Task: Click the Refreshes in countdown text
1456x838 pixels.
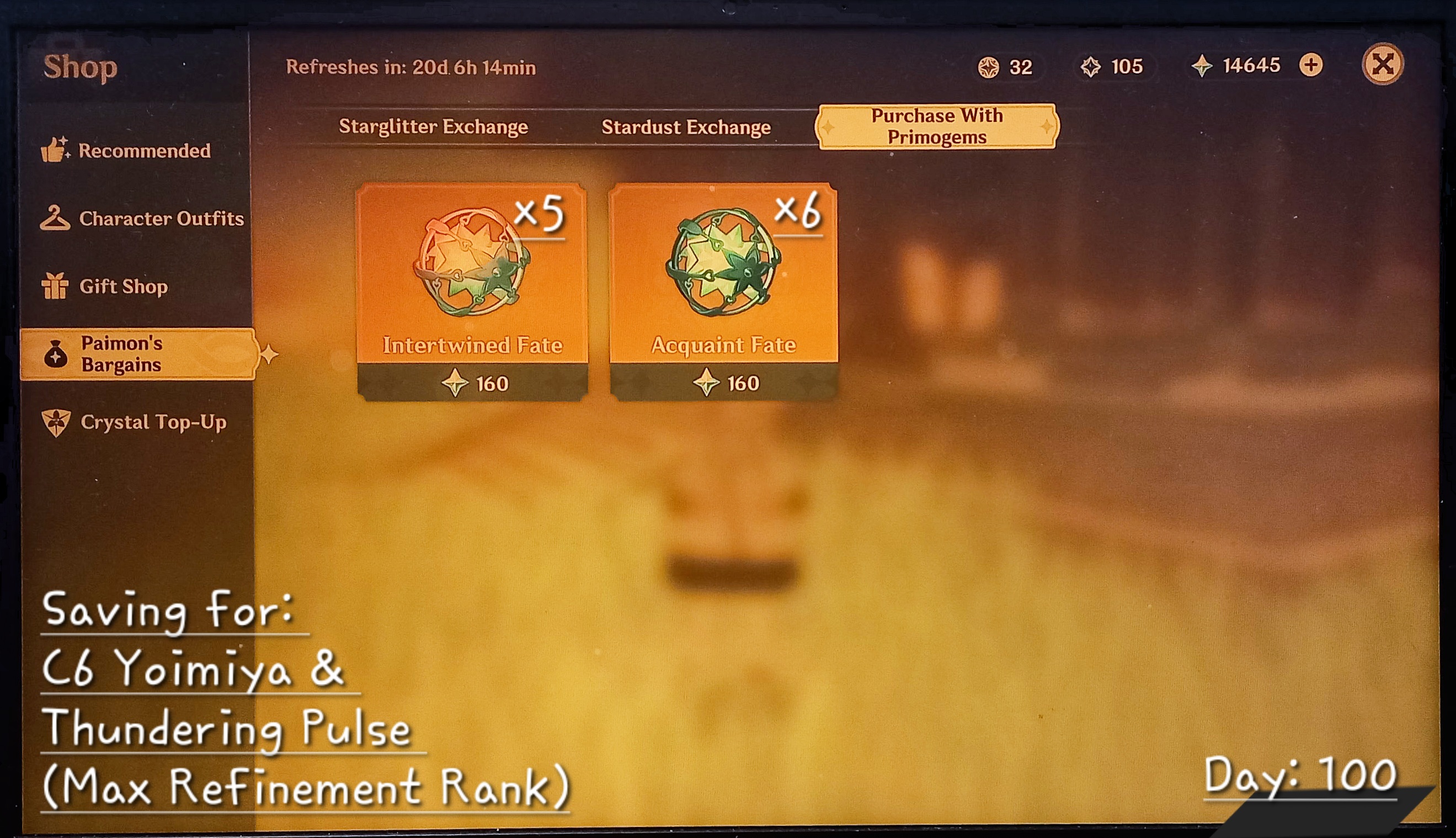Action: point(411,66)
